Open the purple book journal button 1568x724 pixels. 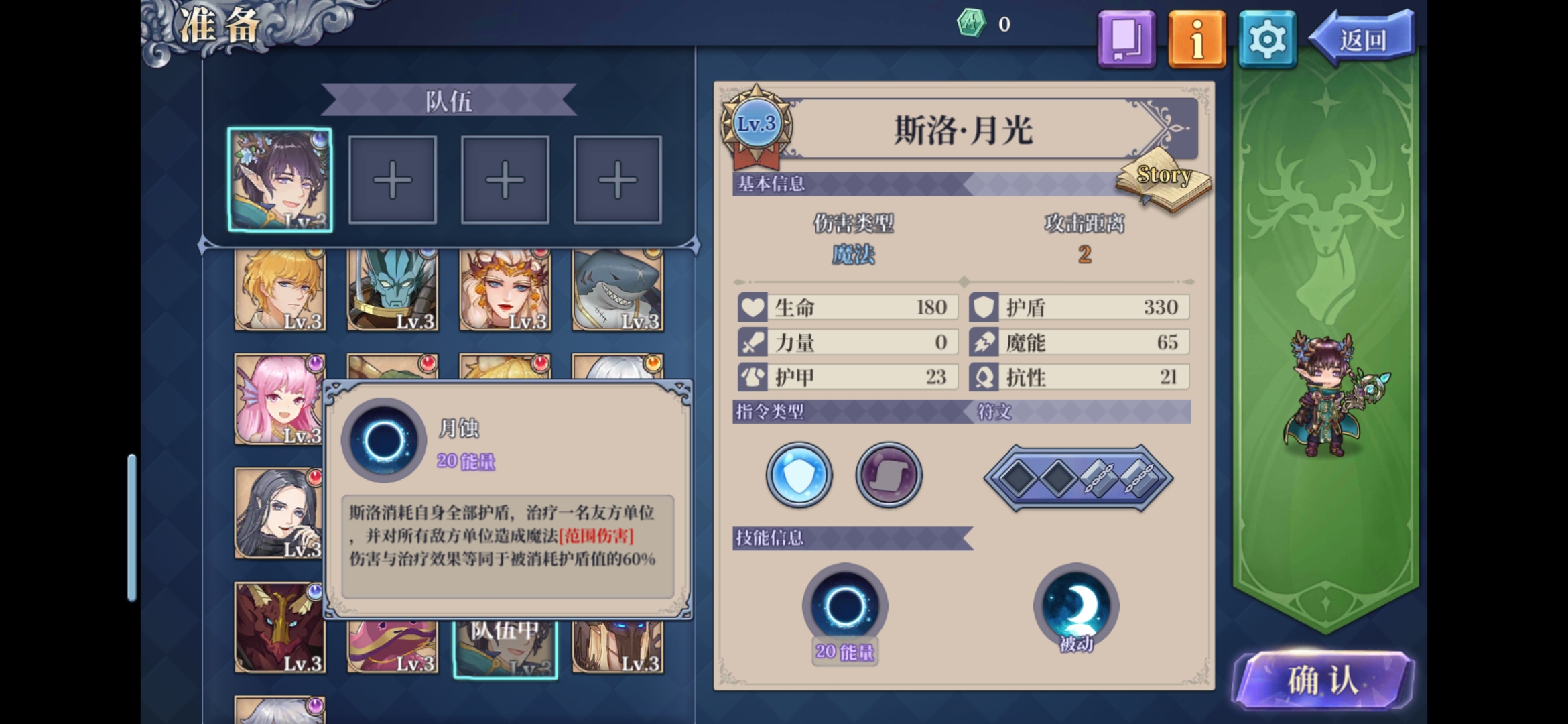1126,40
